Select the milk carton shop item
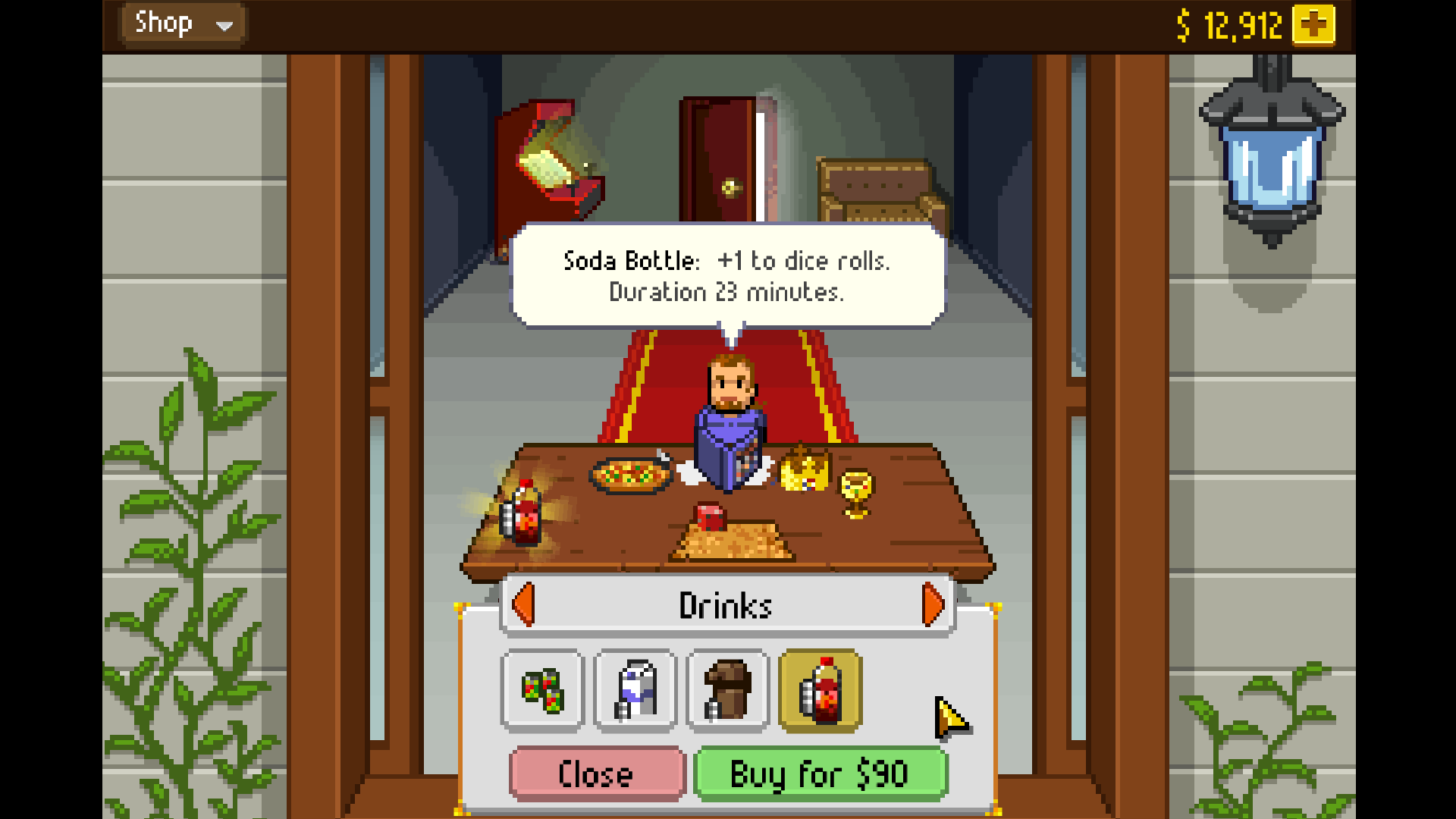This screenshot has height=819, width=1456. click(635, 692)
